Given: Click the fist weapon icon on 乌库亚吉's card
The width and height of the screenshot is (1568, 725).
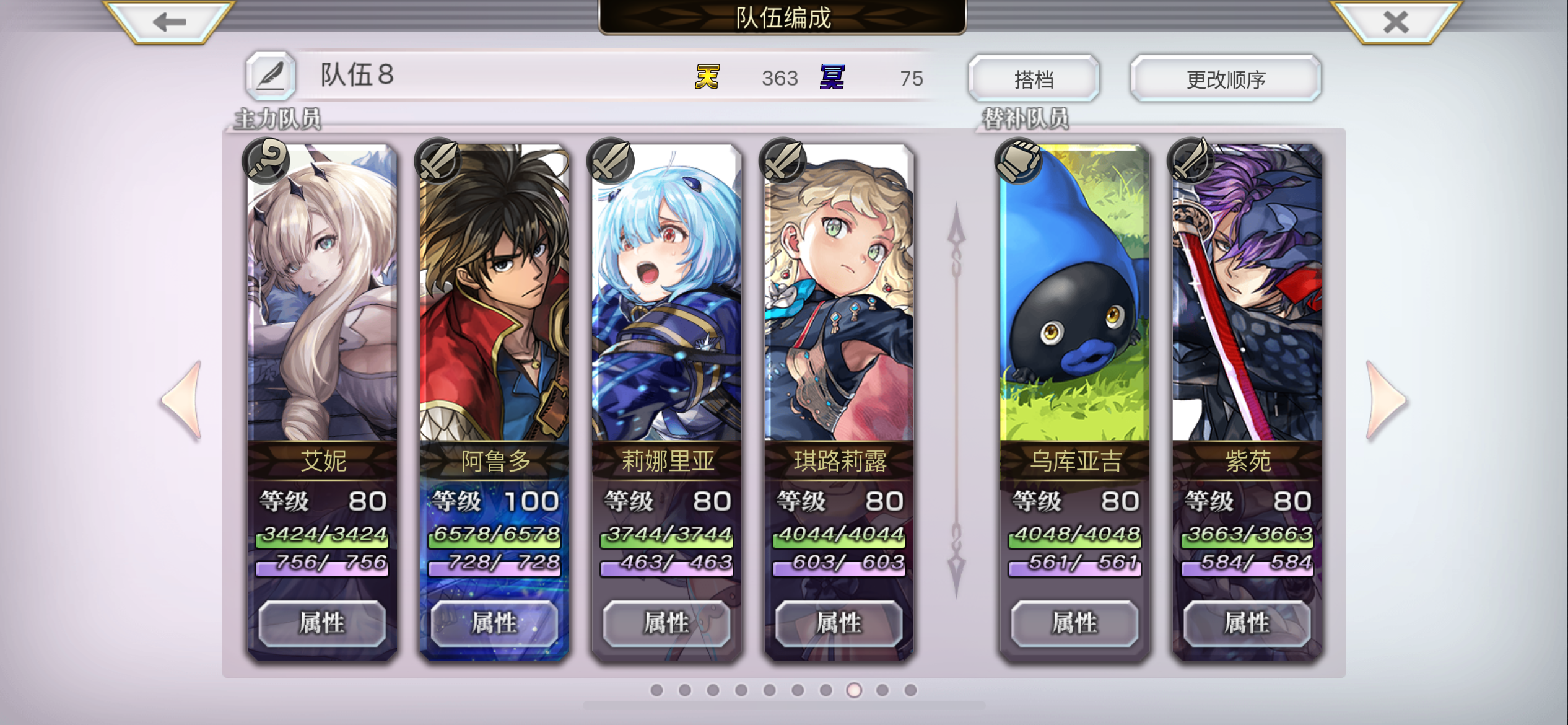Looking at the screenshot, I should coord(1019,160).
